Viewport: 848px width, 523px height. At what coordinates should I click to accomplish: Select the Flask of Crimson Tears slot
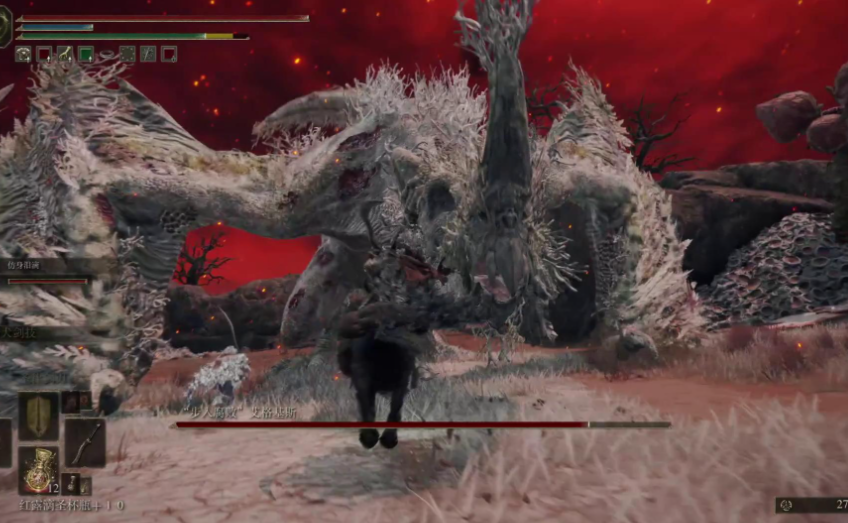pyautogui.click(x=38, y=471)
